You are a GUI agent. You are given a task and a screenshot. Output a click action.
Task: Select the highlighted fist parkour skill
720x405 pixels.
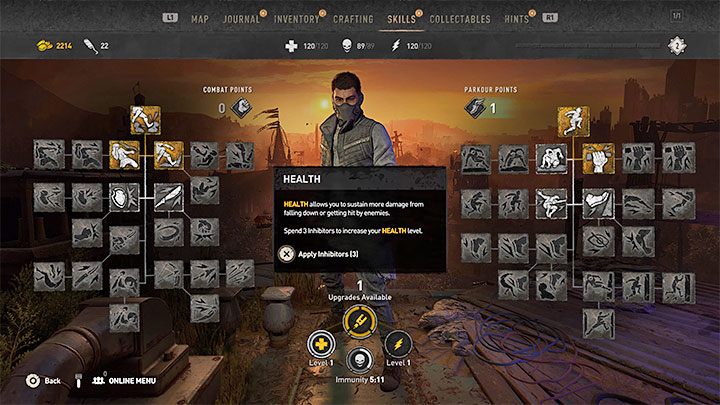[x=599, y=158]
